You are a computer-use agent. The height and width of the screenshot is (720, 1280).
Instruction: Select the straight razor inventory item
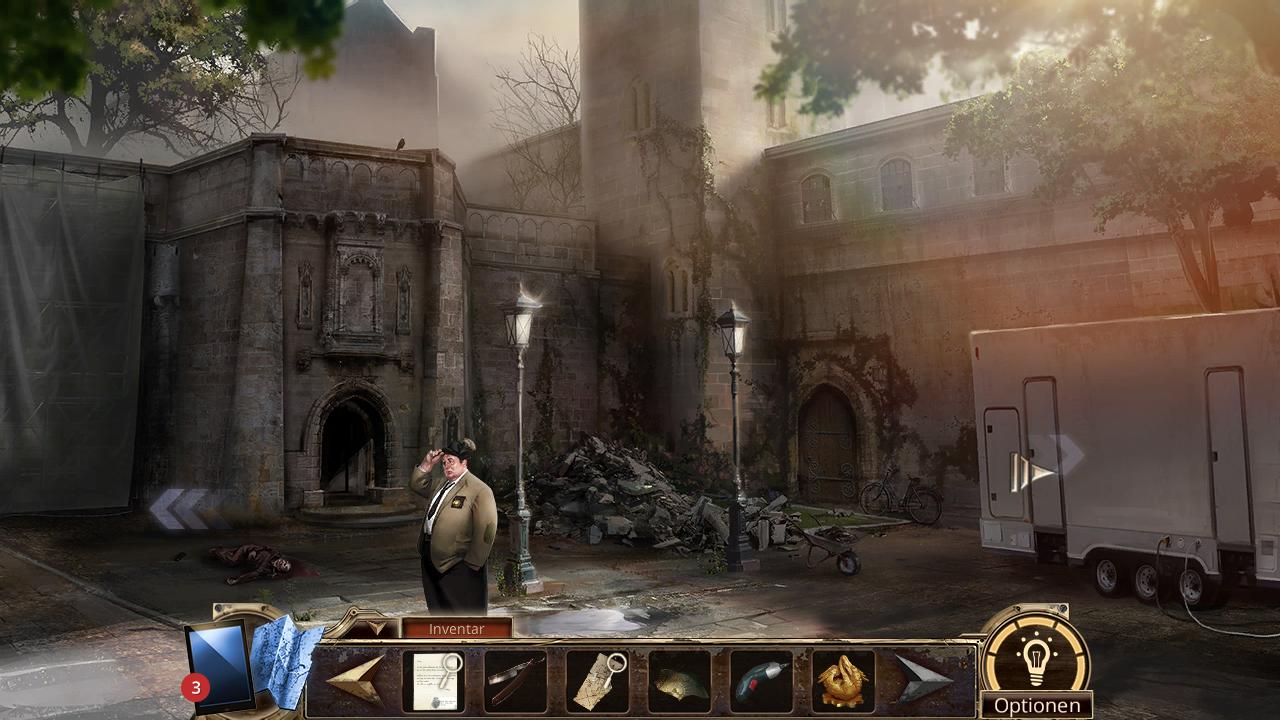pos(515,681)
